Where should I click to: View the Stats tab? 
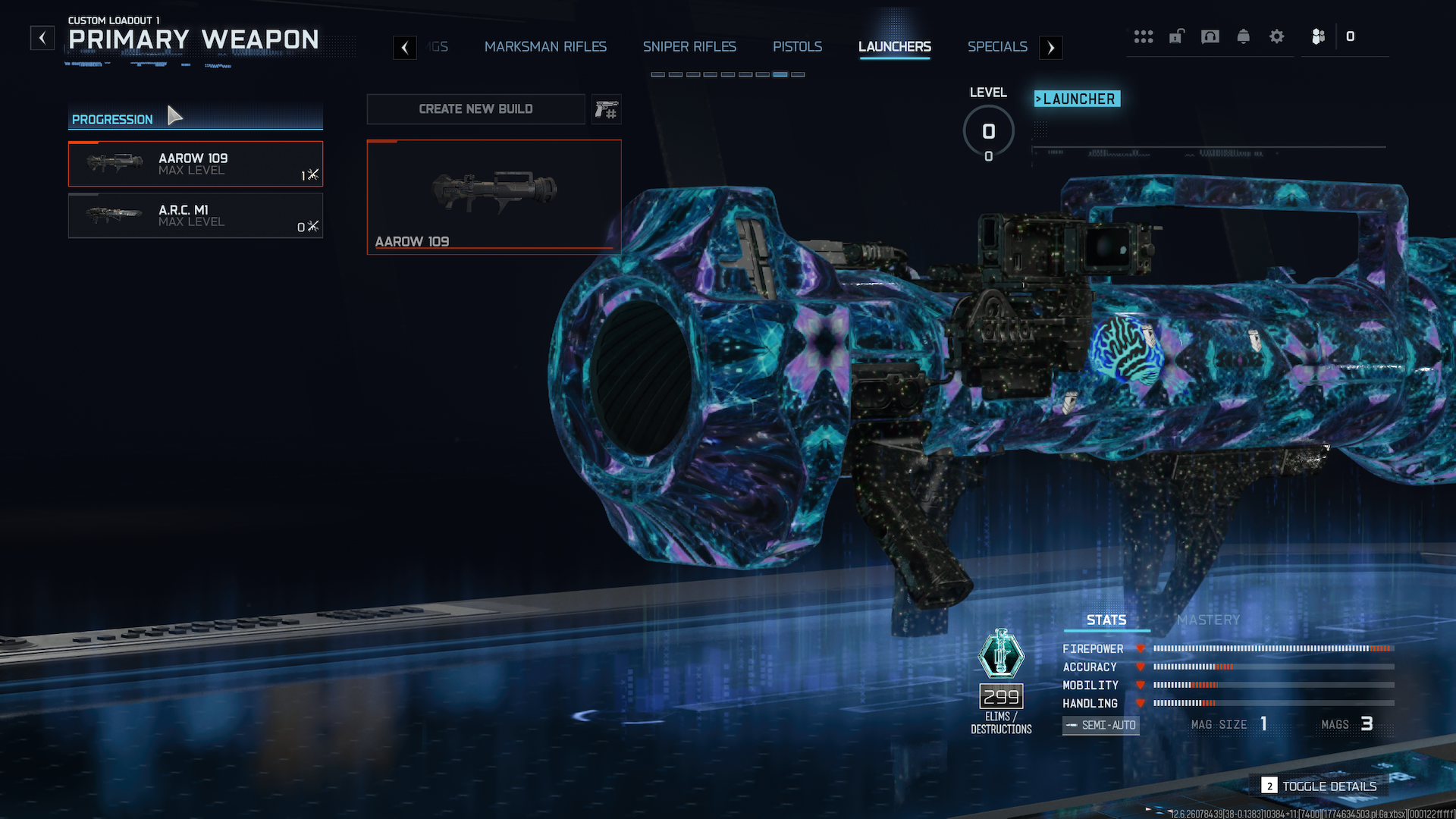[1106, 620]
